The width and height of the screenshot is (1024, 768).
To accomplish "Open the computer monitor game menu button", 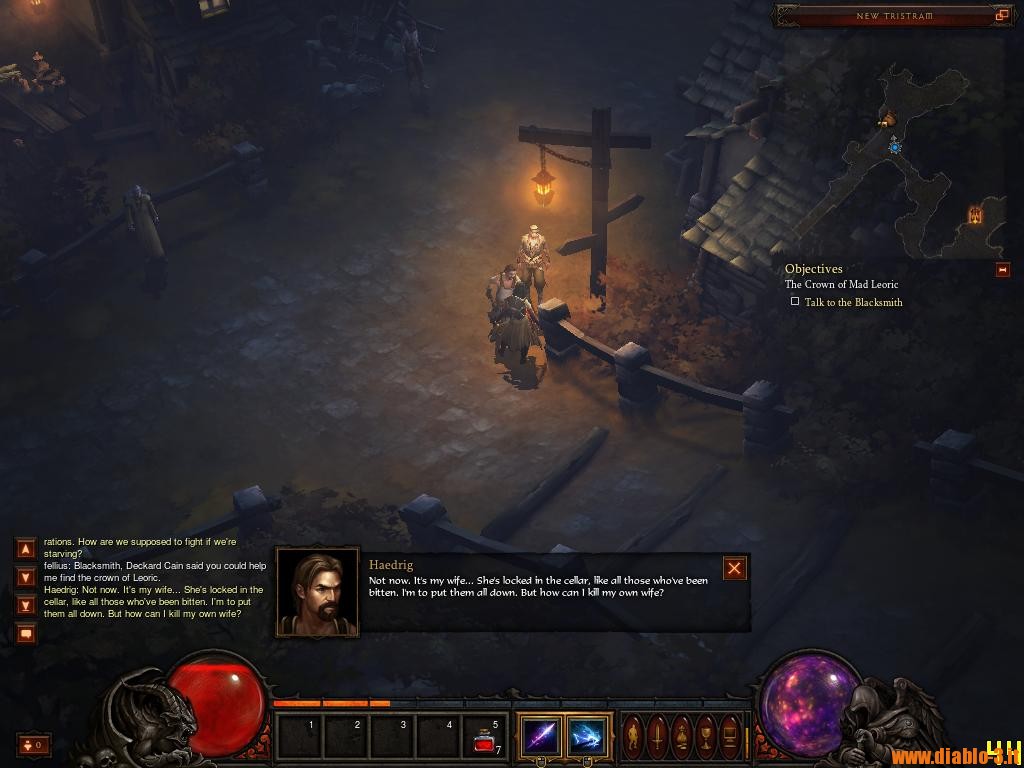I will (730, 738).
